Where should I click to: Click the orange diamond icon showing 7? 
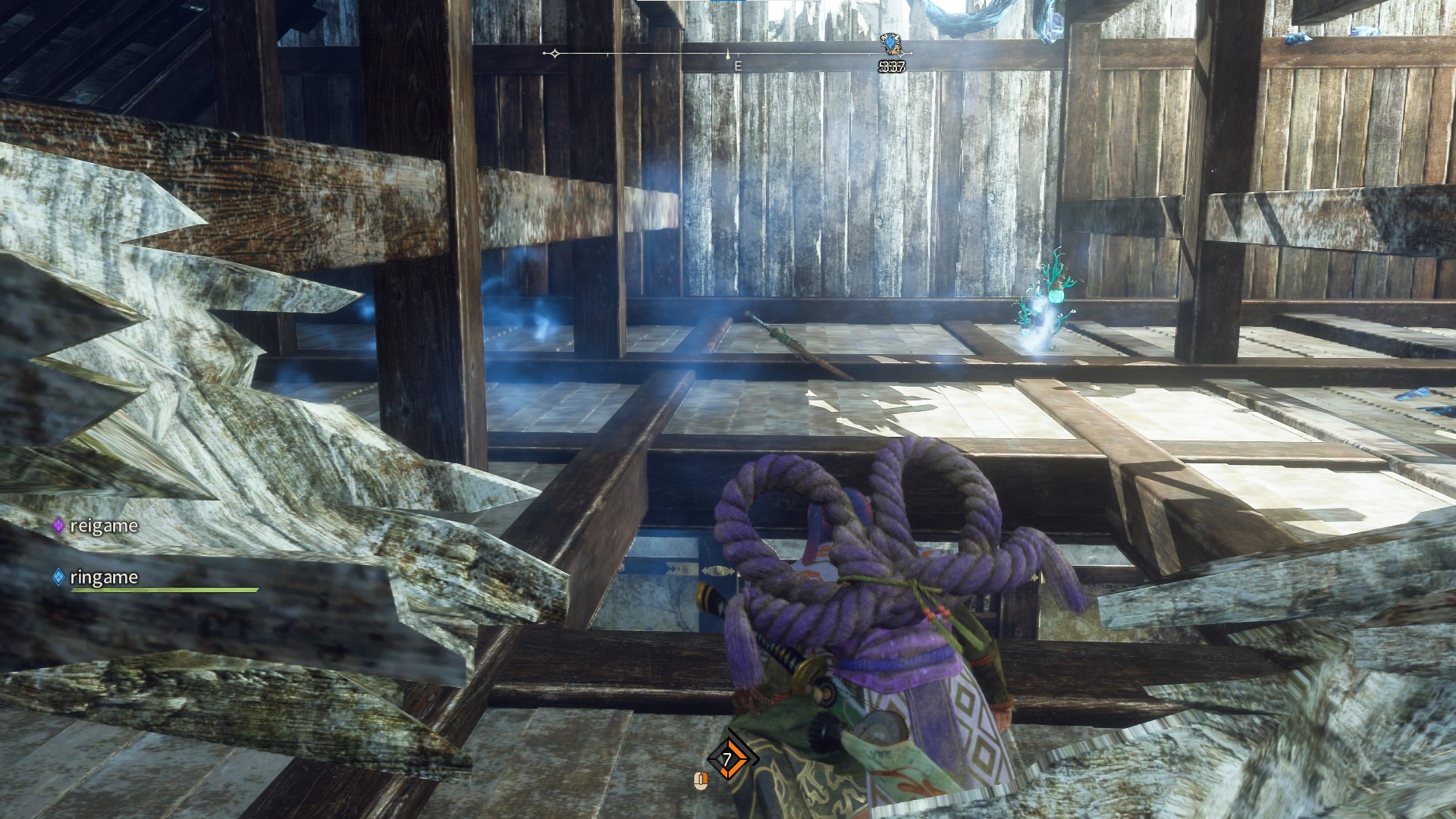point(730,758)
